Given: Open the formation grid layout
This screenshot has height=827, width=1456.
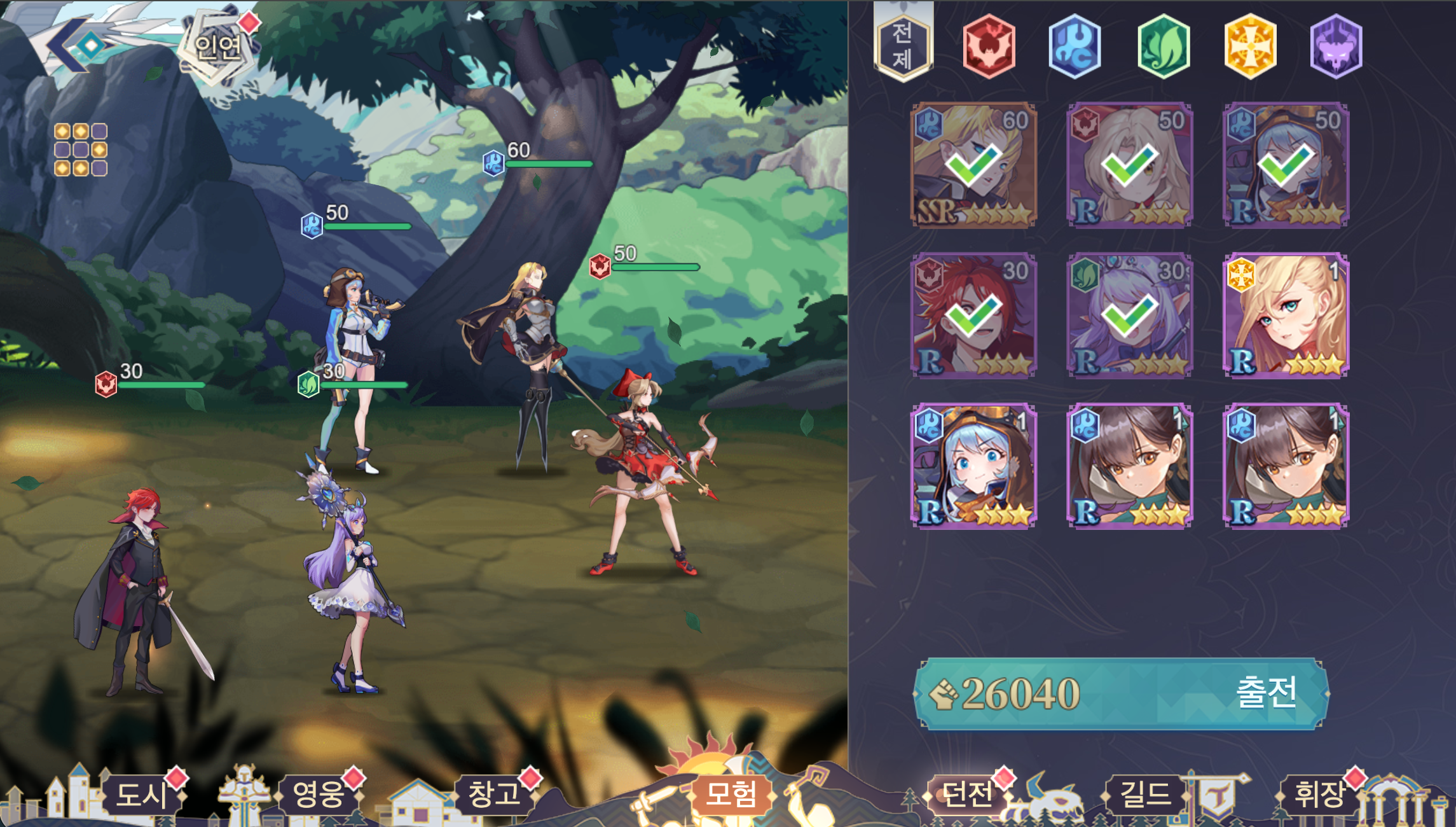Looking at the screenshot, I should 81,149.
